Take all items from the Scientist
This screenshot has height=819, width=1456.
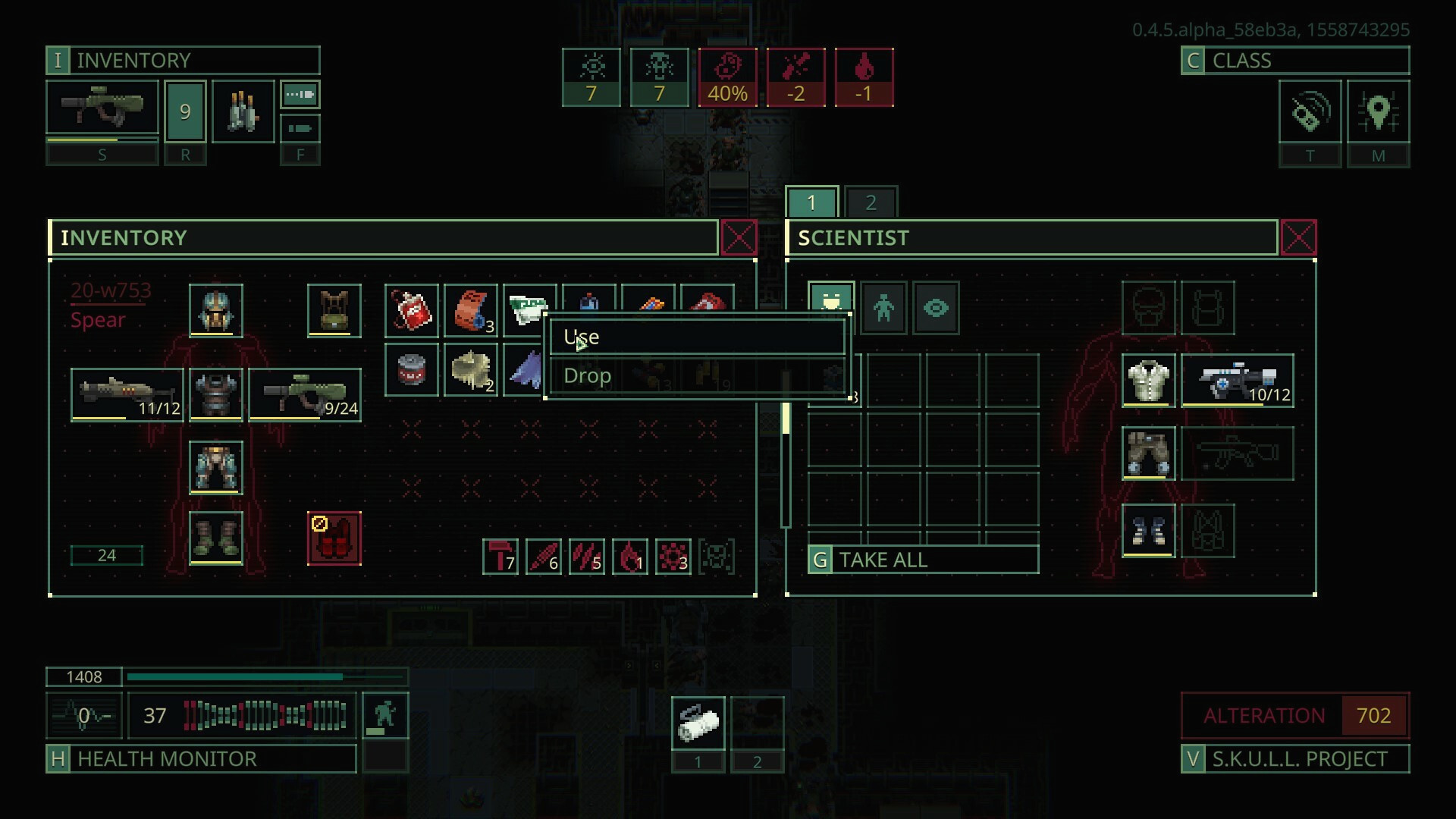(x=923, y=560)
